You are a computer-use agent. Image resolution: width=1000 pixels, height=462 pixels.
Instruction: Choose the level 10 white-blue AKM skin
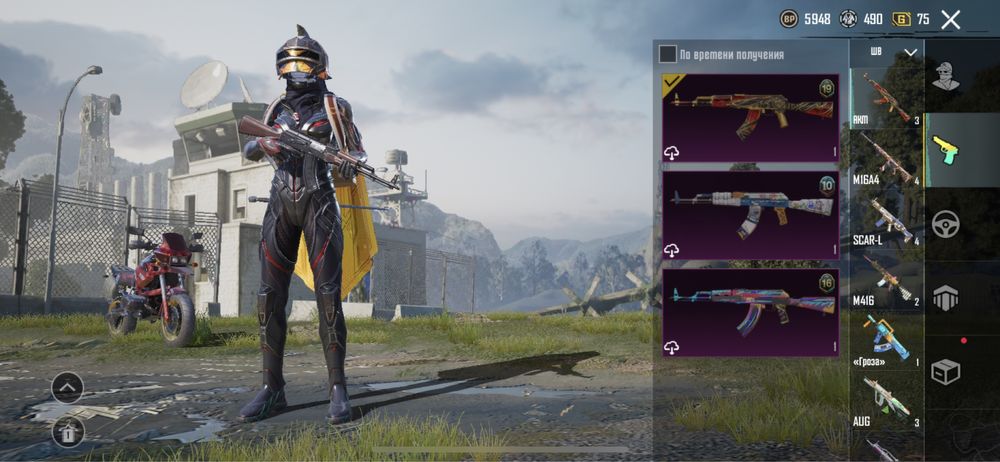coord(750,214)
